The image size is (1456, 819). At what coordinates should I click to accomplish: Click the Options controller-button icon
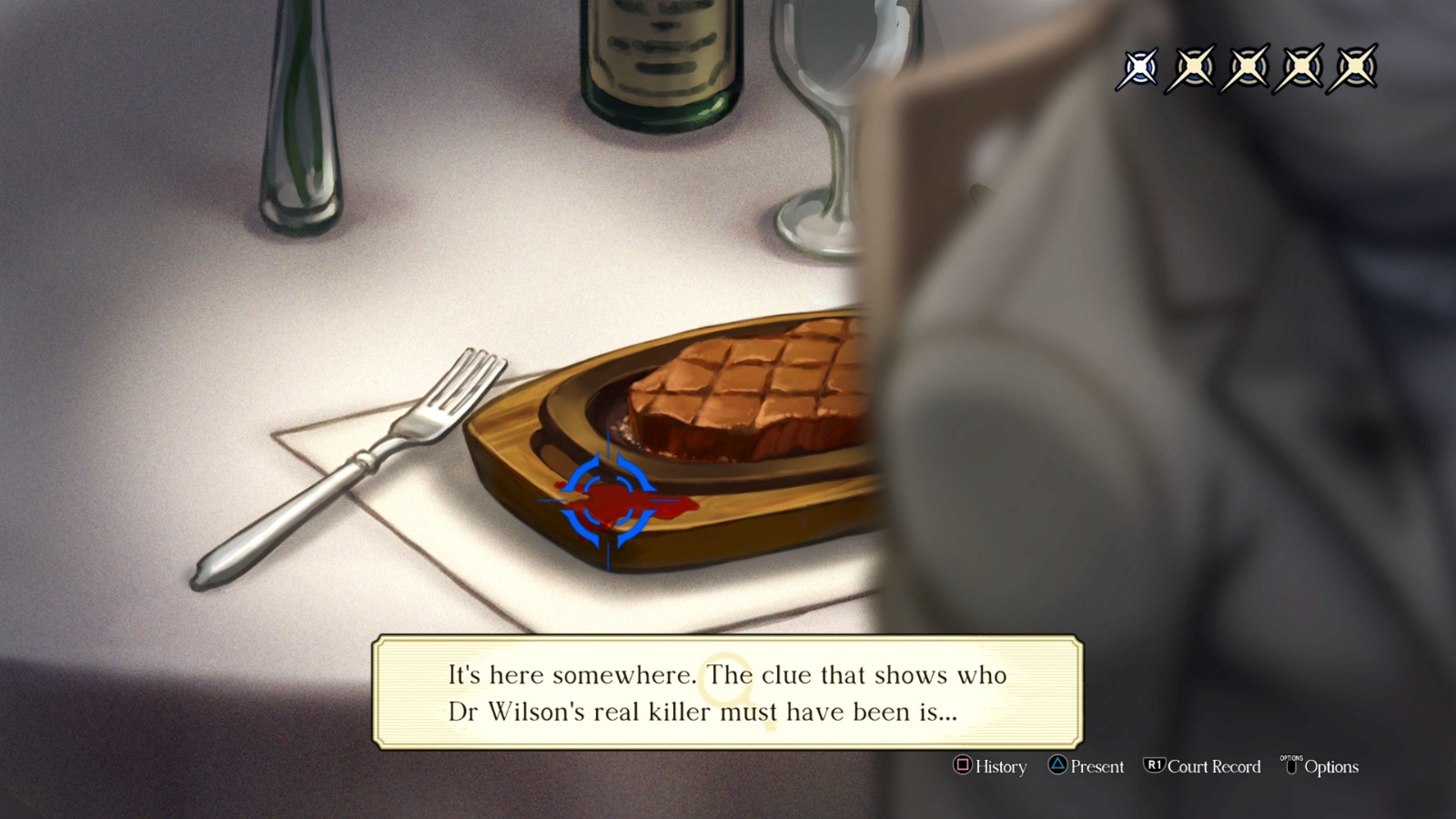[x=1291, y=766]
